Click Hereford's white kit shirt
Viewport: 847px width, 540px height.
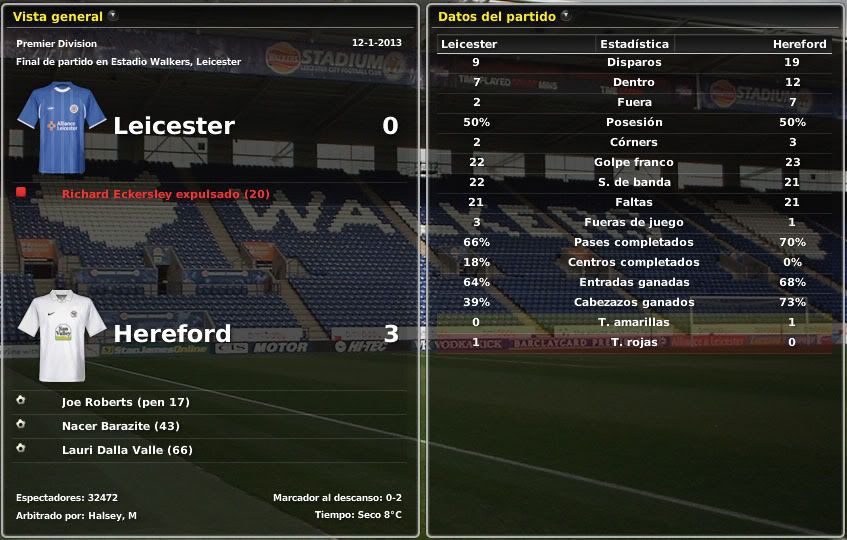click(63, 335)
